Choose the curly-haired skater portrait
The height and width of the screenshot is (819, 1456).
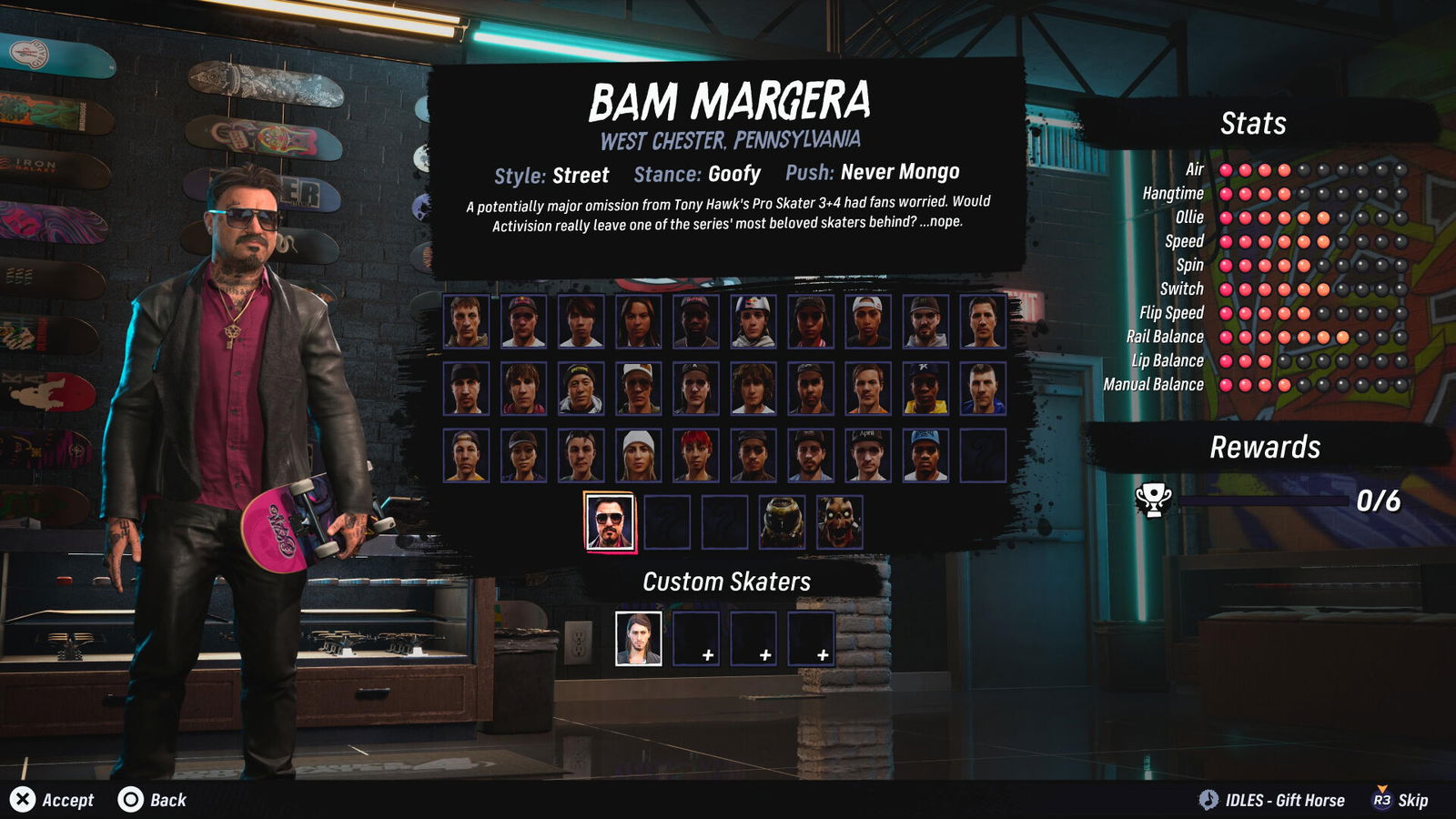(753, 388)
